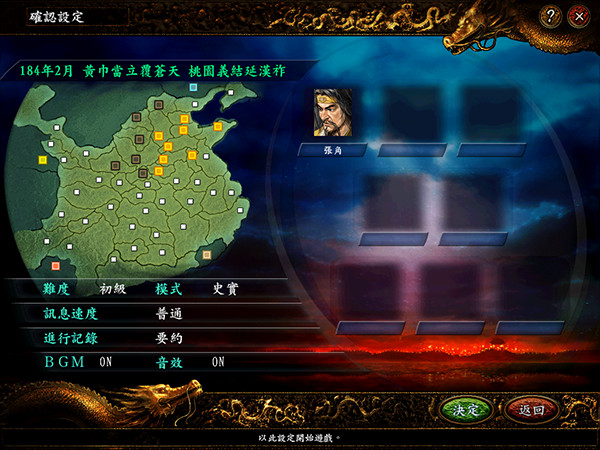Toggle the BGM ON setting
Screen dimensions: 600x450
point(105,362)
